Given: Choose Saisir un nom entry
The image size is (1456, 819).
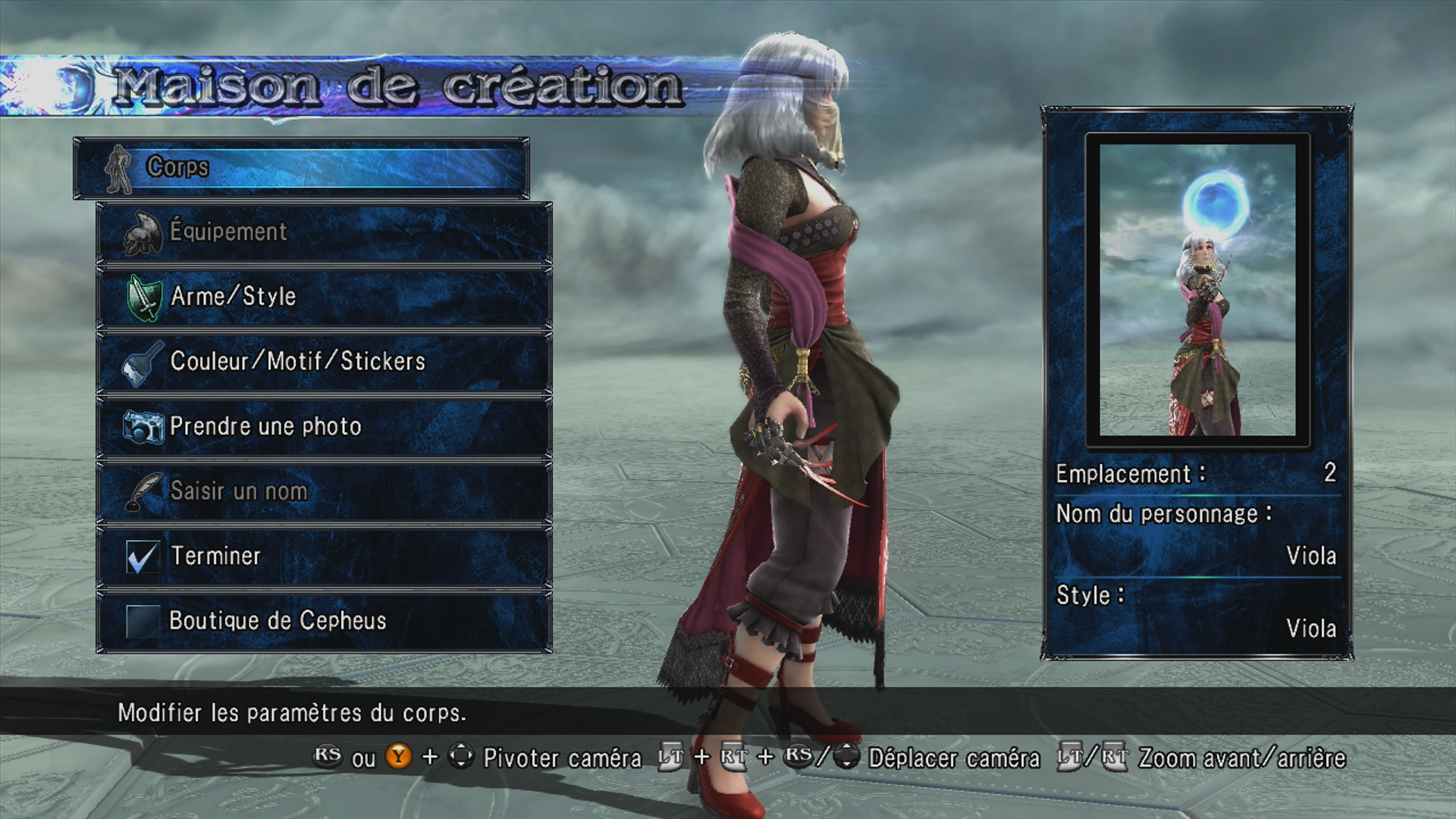Looking at the screenshot, I should 324,491.
